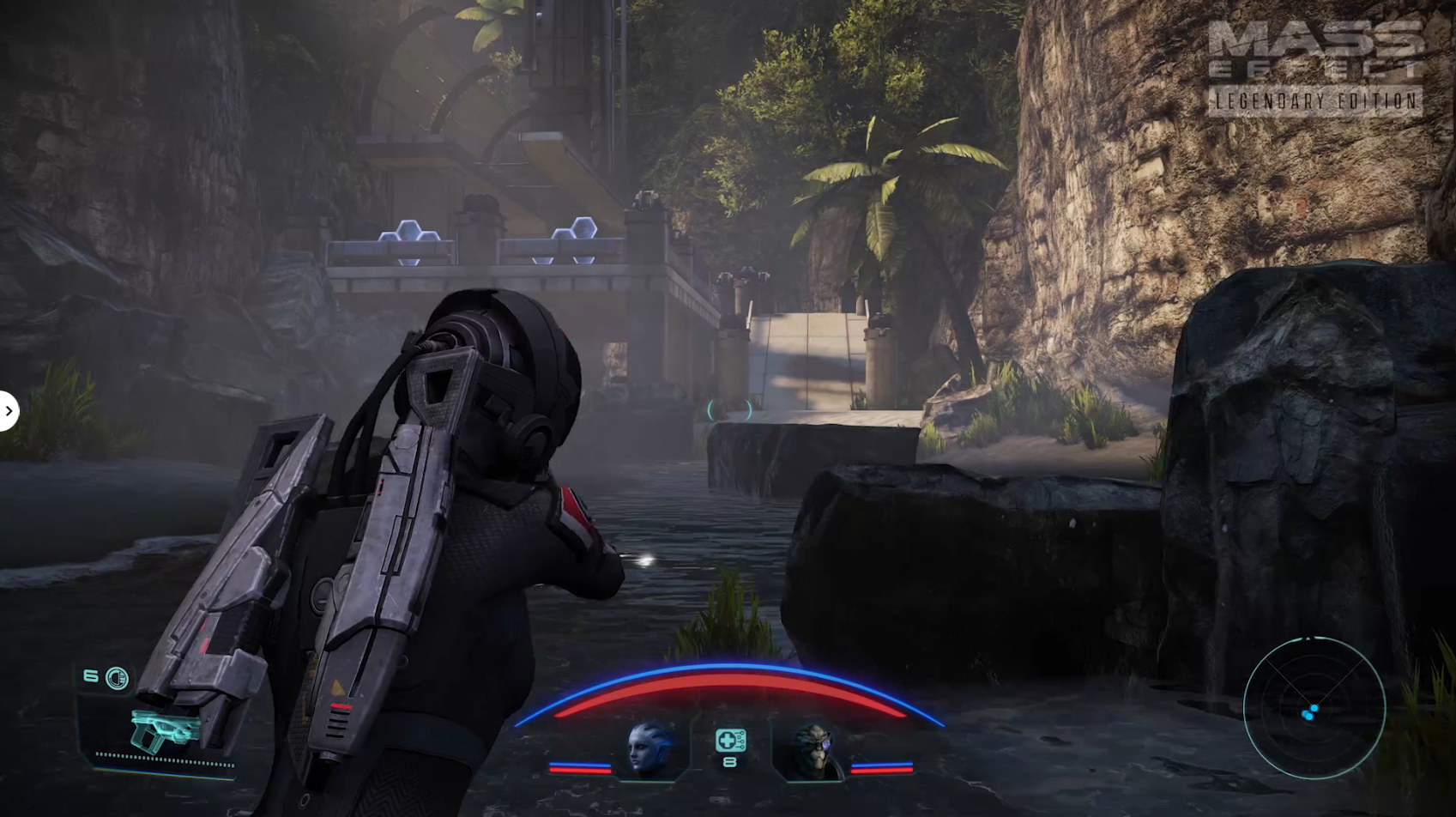The image size is (1456, 817).
Task: Select Garrus's squad portrait
Action: point(813,751)
